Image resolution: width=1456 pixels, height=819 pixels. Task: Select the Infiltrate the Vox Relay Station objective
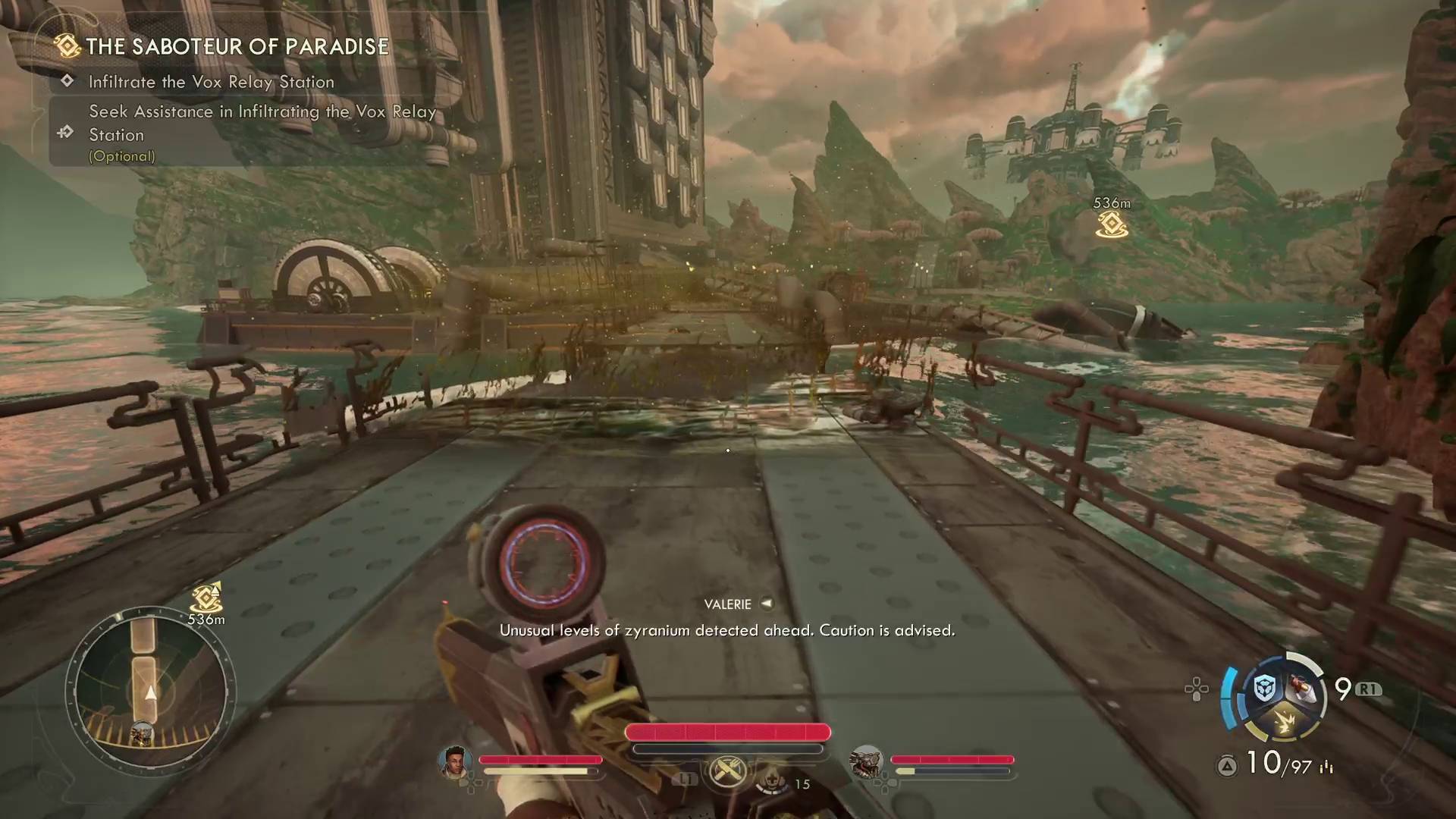211,82
